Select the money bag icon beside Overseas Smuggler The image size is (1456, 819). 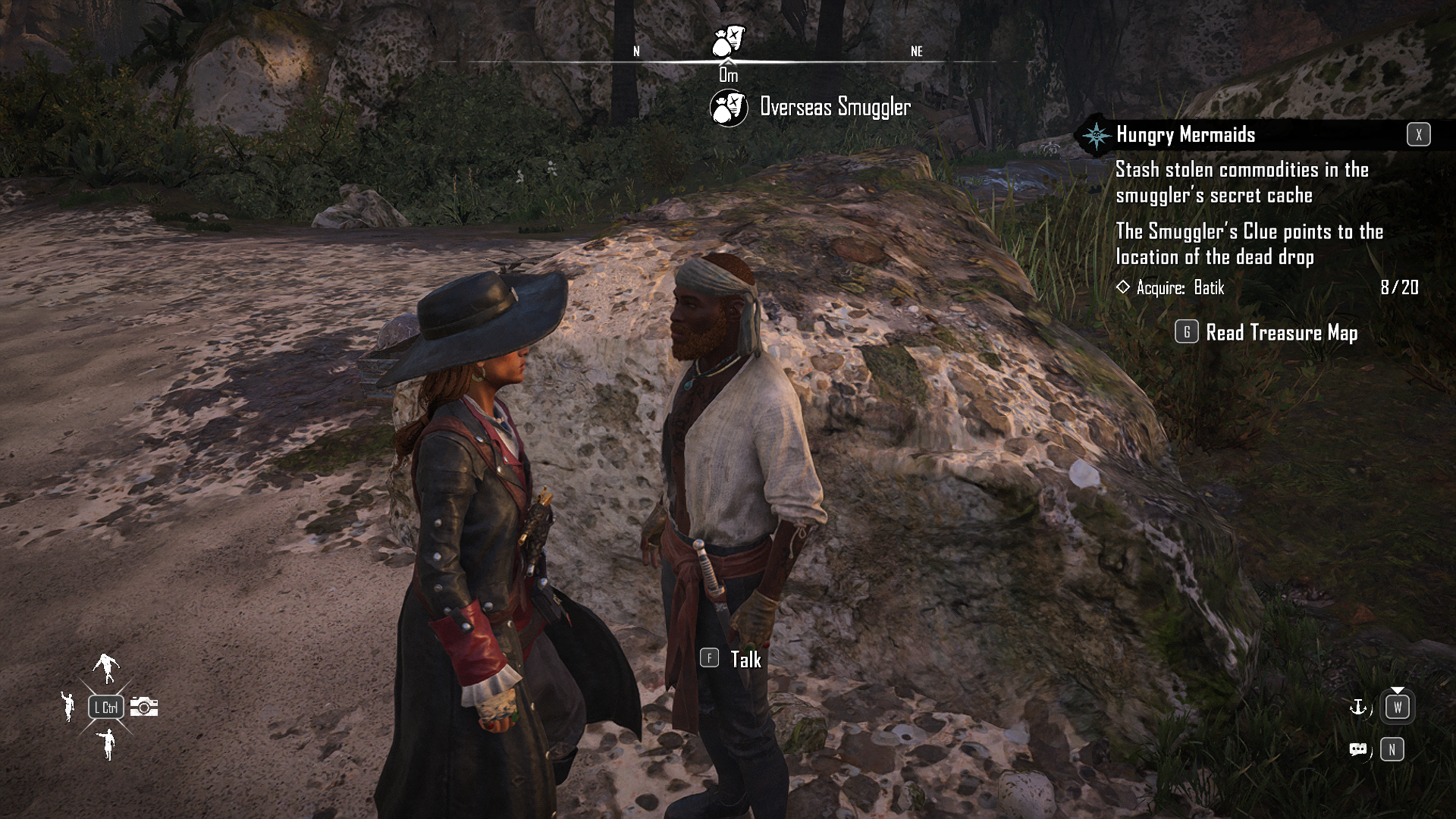(729, 108)
